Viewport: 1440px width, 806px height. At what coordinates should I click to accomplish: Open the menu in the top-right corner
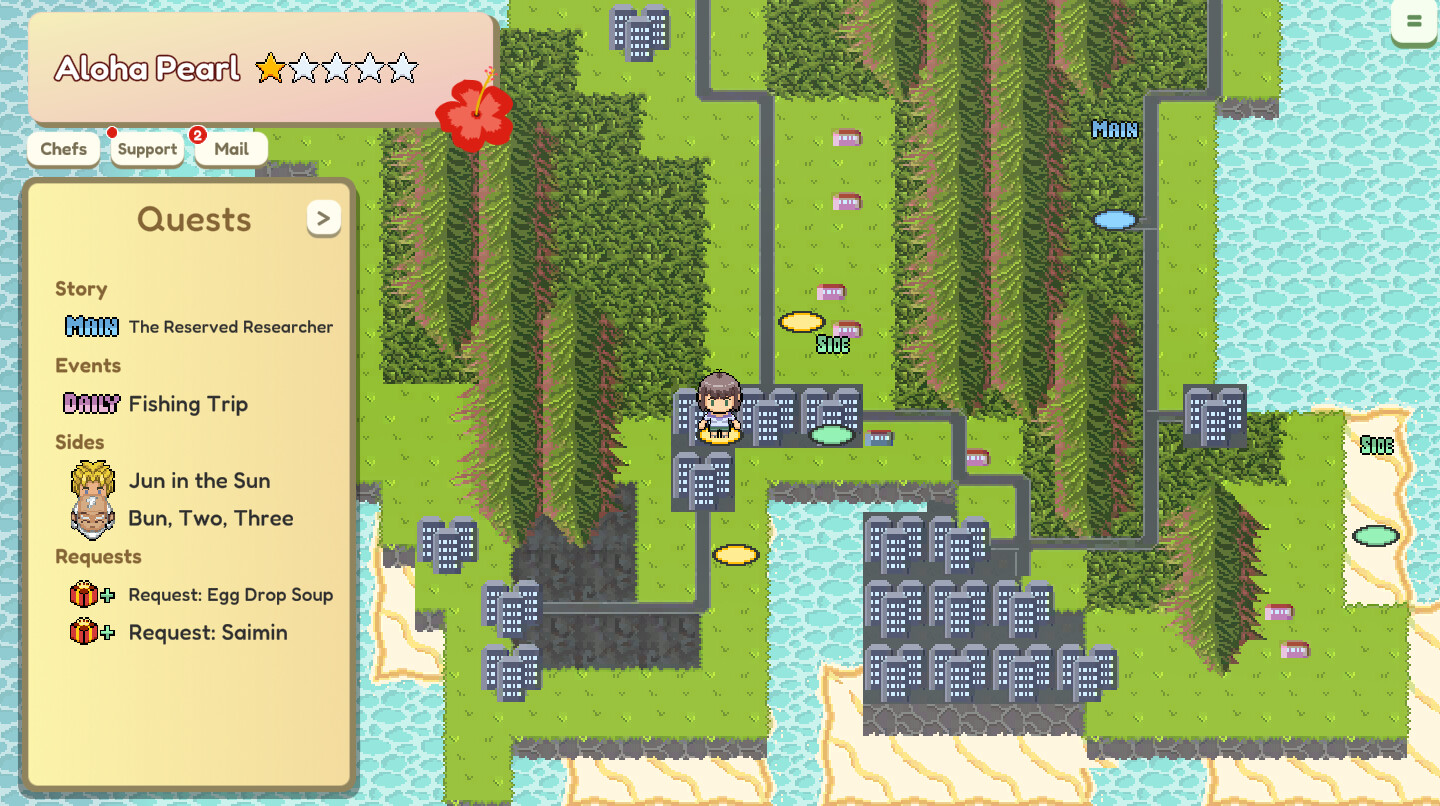click(1414, 22)
